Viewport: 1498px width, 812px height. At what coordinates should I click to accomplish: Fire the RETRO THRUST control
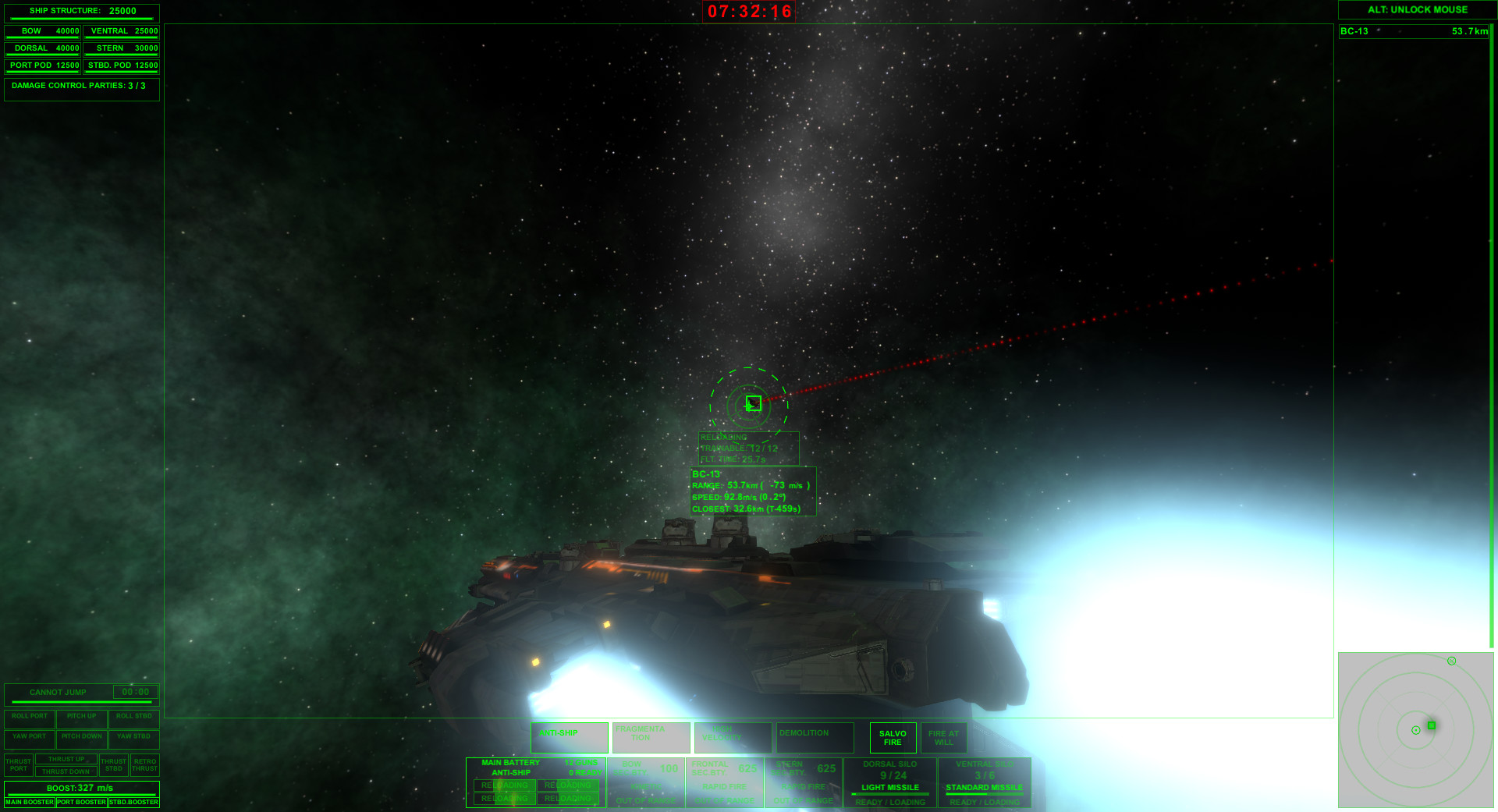click(144, 764)
